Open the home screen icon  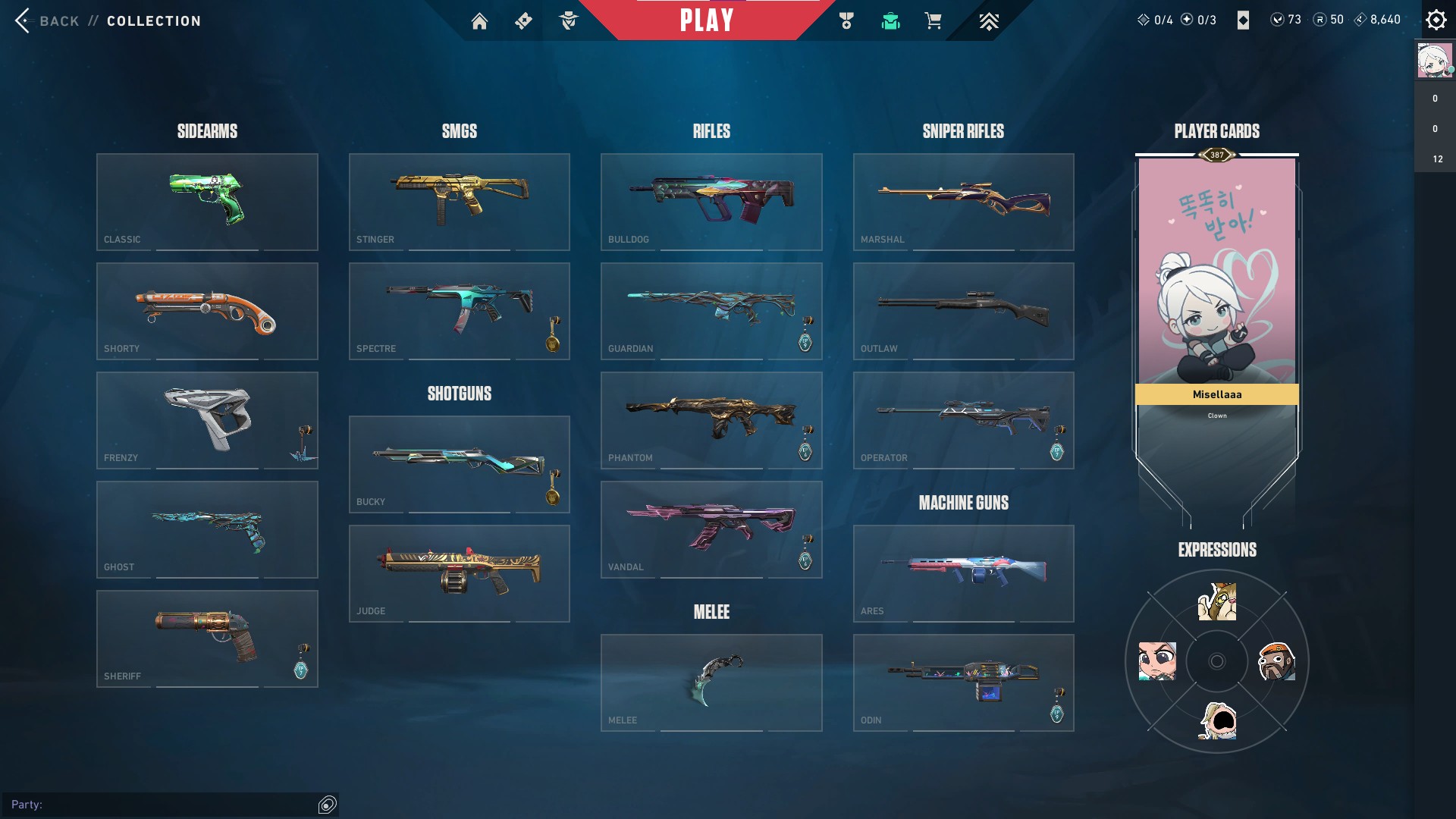(x=479, y=21)
